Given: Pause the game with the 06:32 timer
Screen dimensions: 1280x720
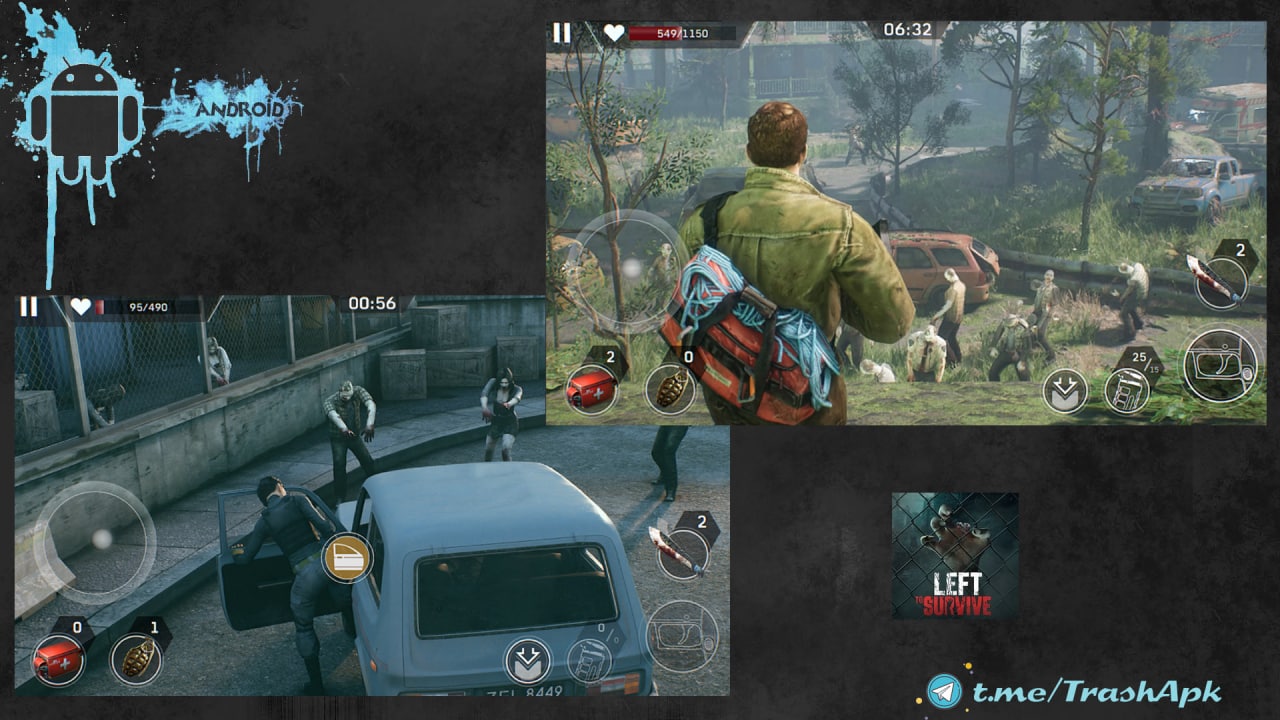Looking at the screenshot, I should [562, 33].
